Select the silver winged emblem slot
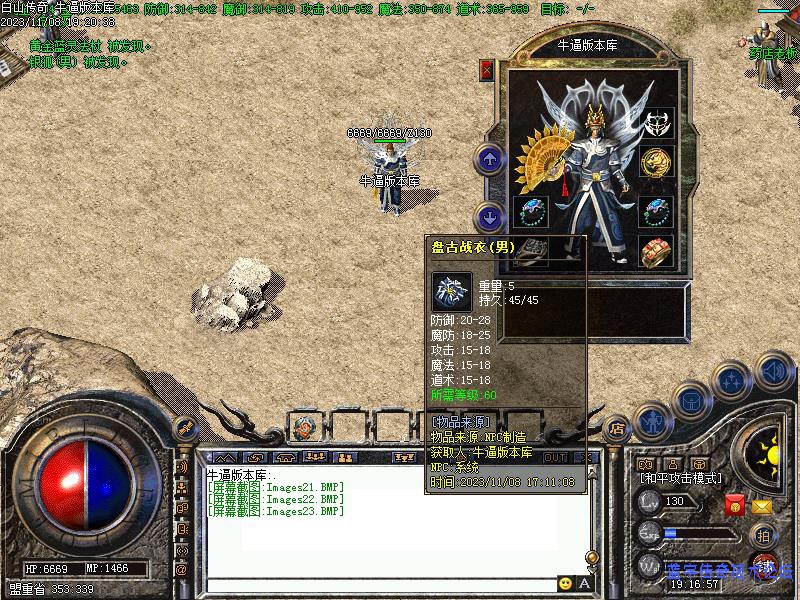The image size is (800, 600). pyautogui.click(x=656, y=123)
